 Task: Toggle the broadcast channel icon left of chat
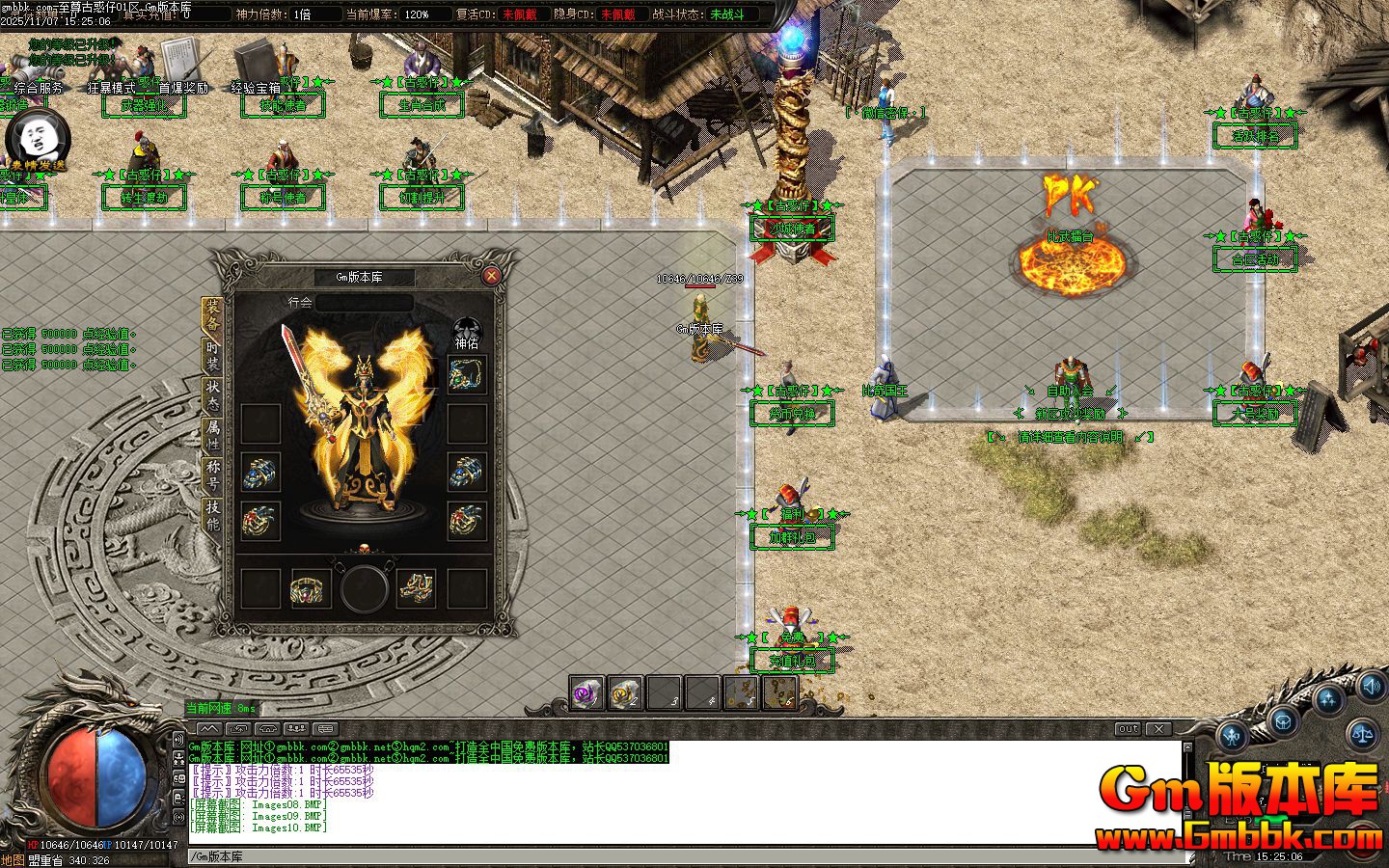pyautogui.click(x=178, y=740)
